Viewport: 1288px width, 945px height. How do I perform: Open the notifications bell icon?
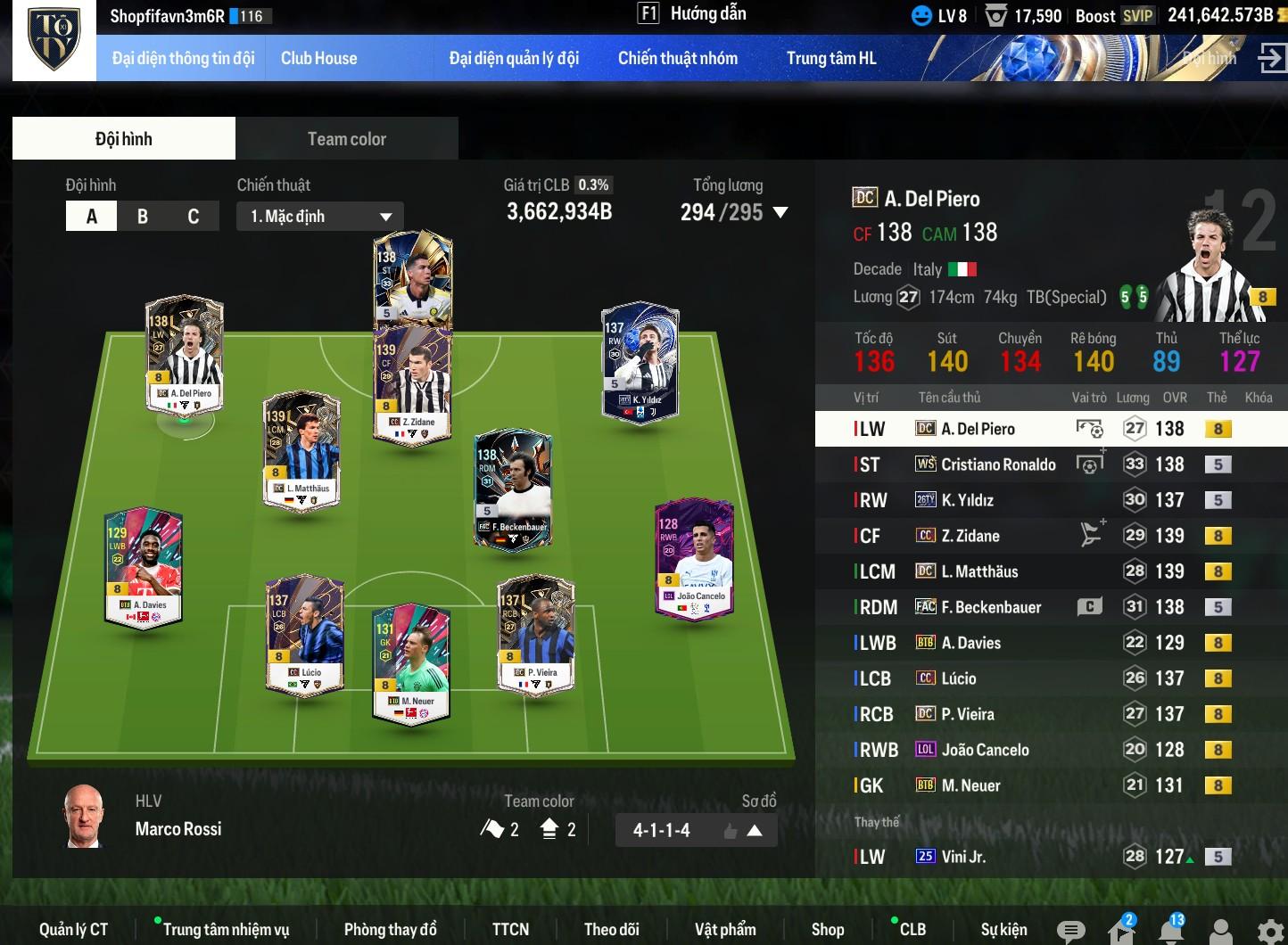tap(1171, 931)
